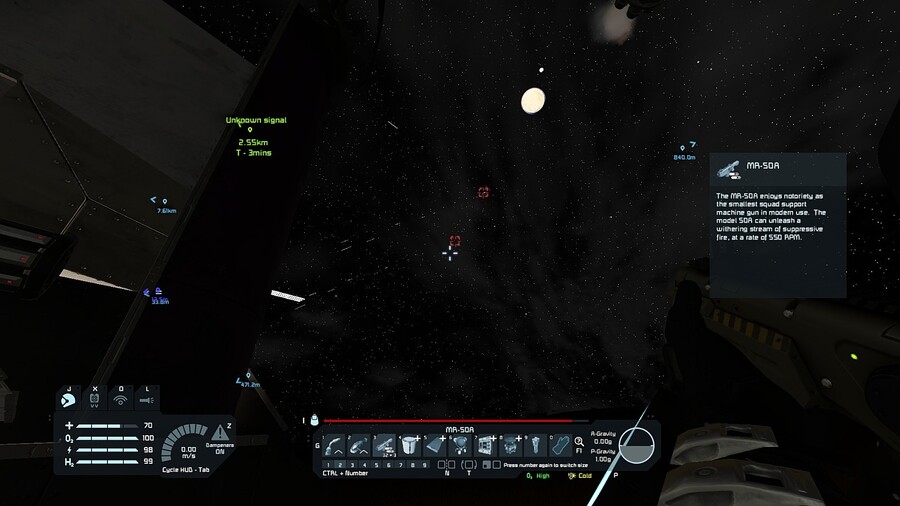The height and width of the screenshot is (506, 900).
Task: Switch to toolbar page 9
Action: (x=424, y=465)
